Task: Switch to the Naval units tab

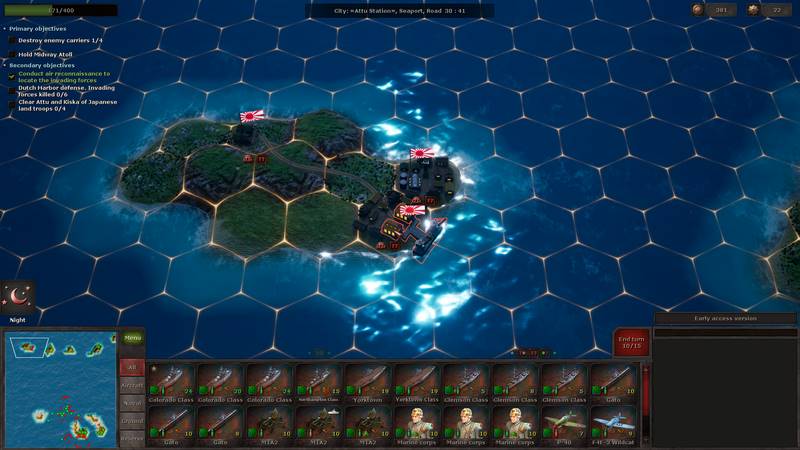Action: (132, 402)
